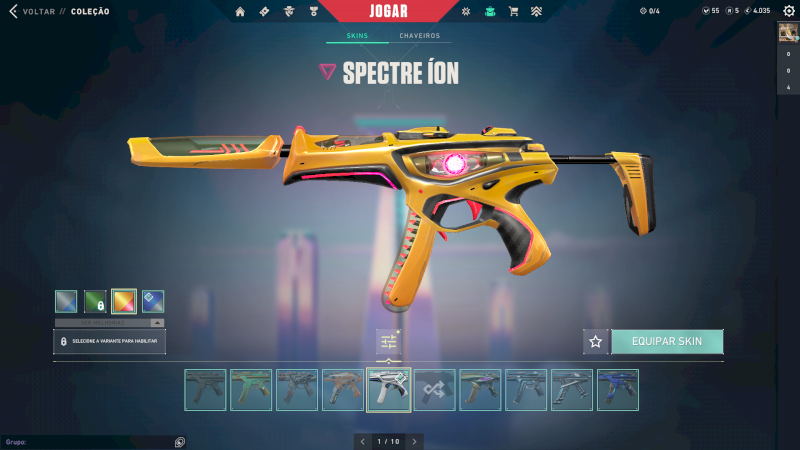Open the home icon in top navigation
The width and height of the screenshot is (800, 450).
(240, 12)
